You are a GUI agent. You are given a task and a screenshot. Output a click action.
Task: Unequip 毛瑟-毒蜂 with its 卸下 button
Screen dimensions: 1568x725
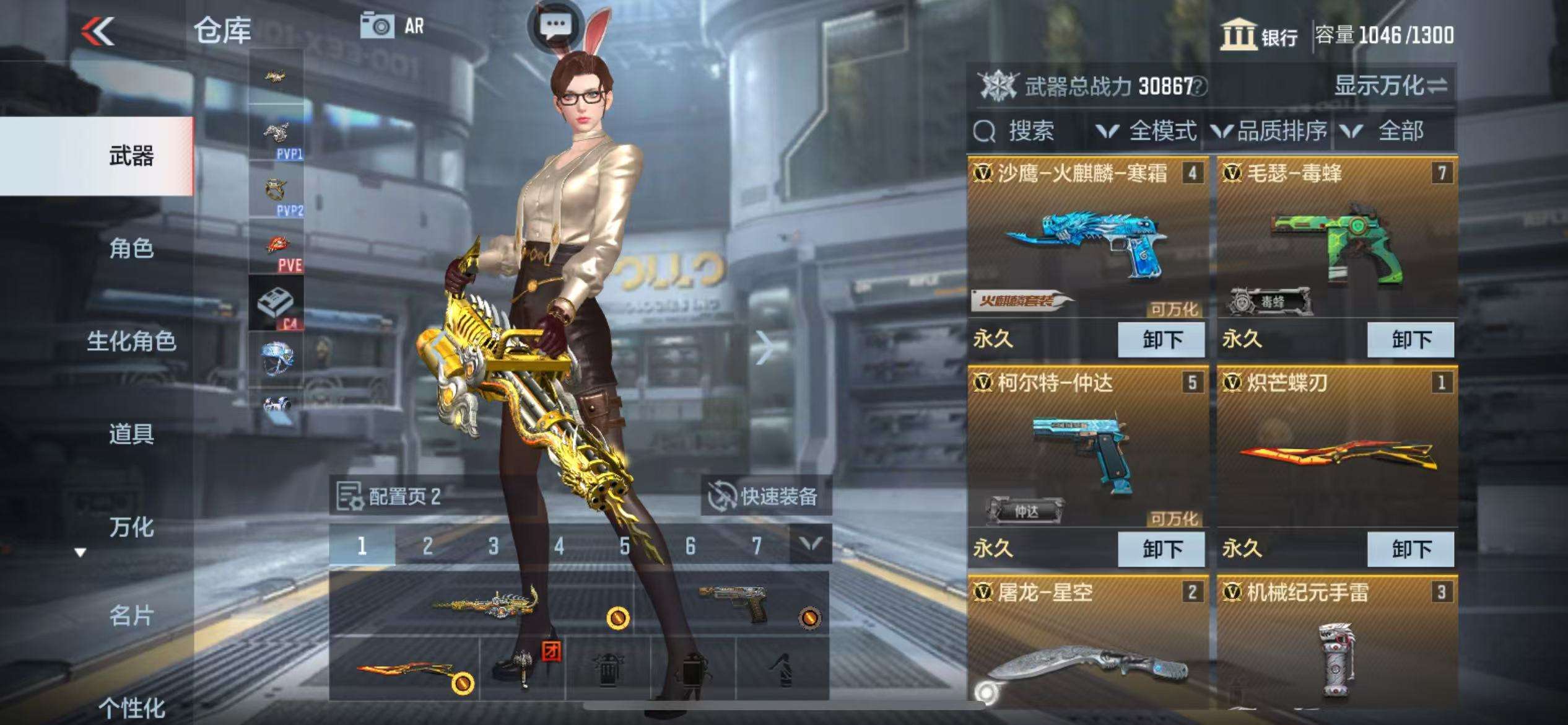tap(1410, 340)
